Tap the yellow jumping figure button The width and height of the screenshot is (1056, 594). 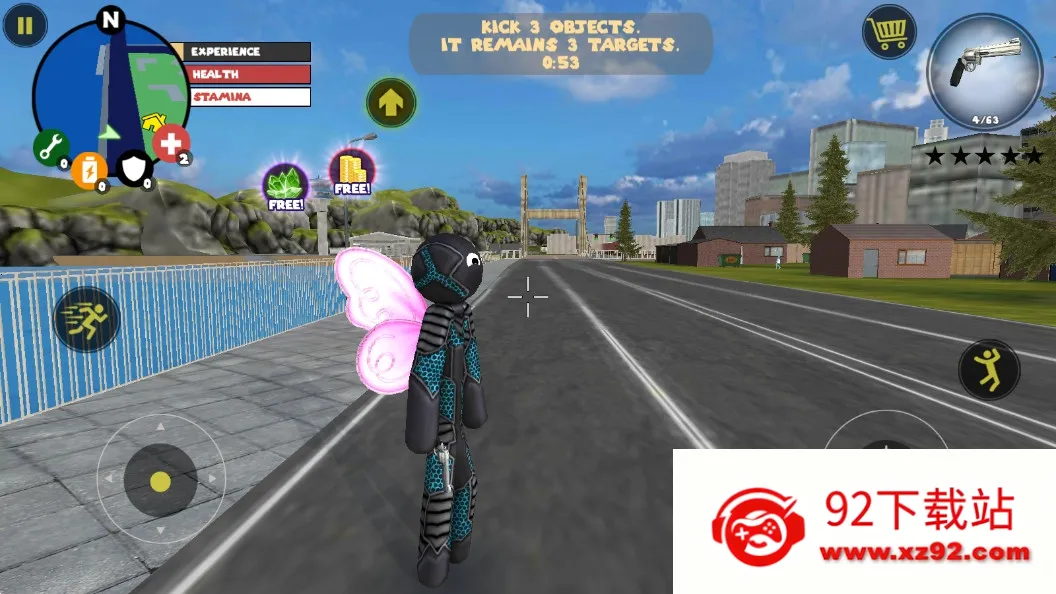989,369
